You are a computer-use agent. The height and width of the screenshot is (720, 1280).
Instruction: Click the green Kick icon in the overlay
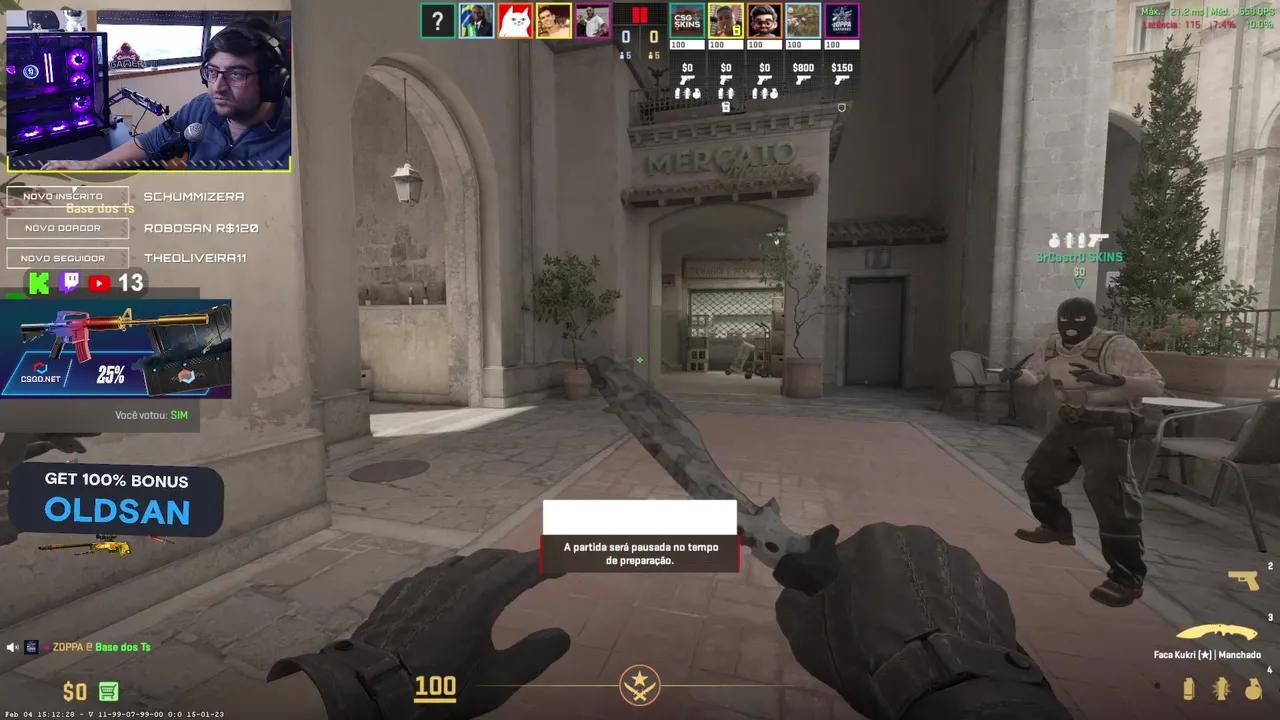point(38,283)
